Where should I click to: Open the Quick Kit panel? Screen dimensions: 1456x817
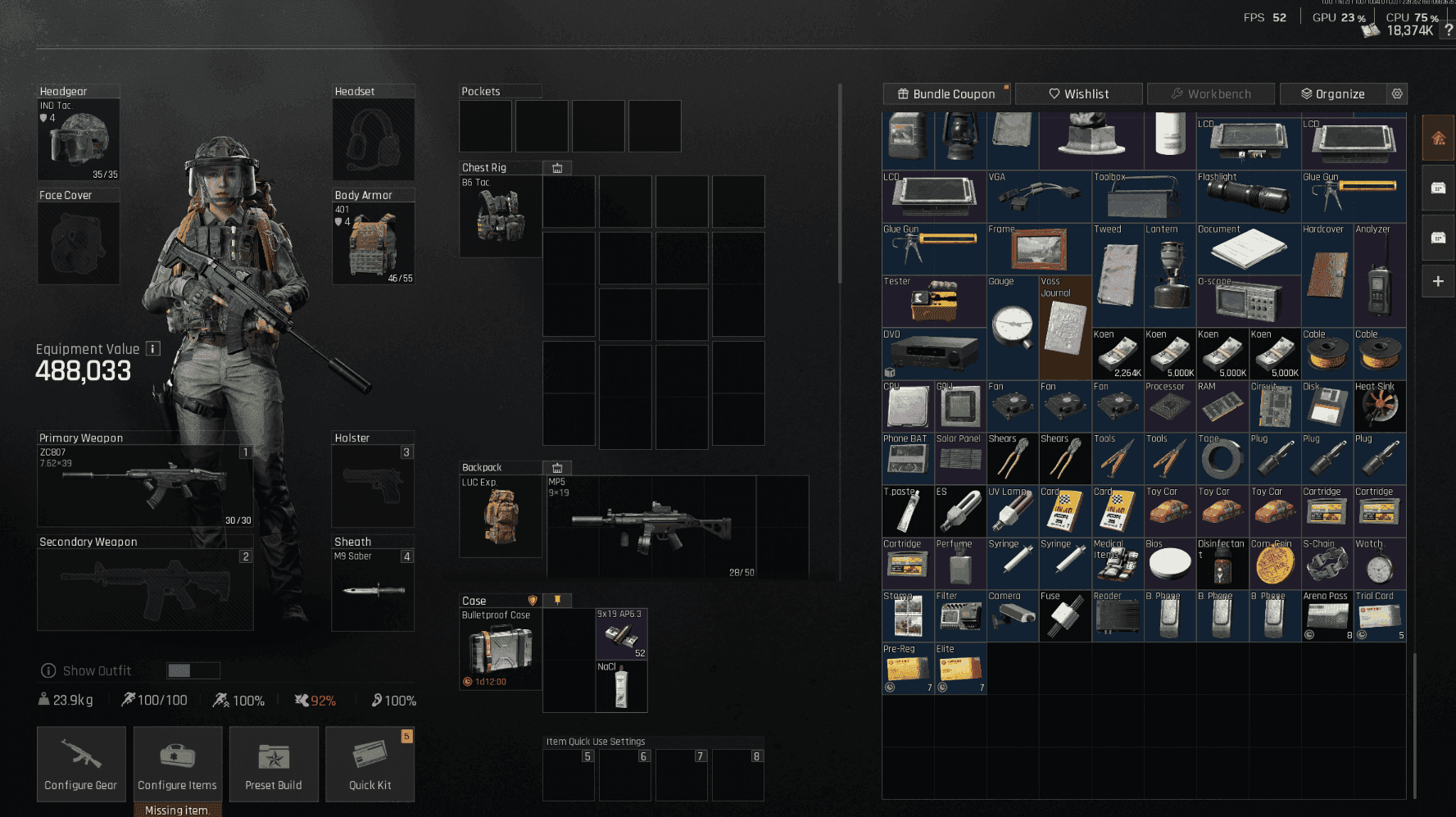click(x=370, y=764)
